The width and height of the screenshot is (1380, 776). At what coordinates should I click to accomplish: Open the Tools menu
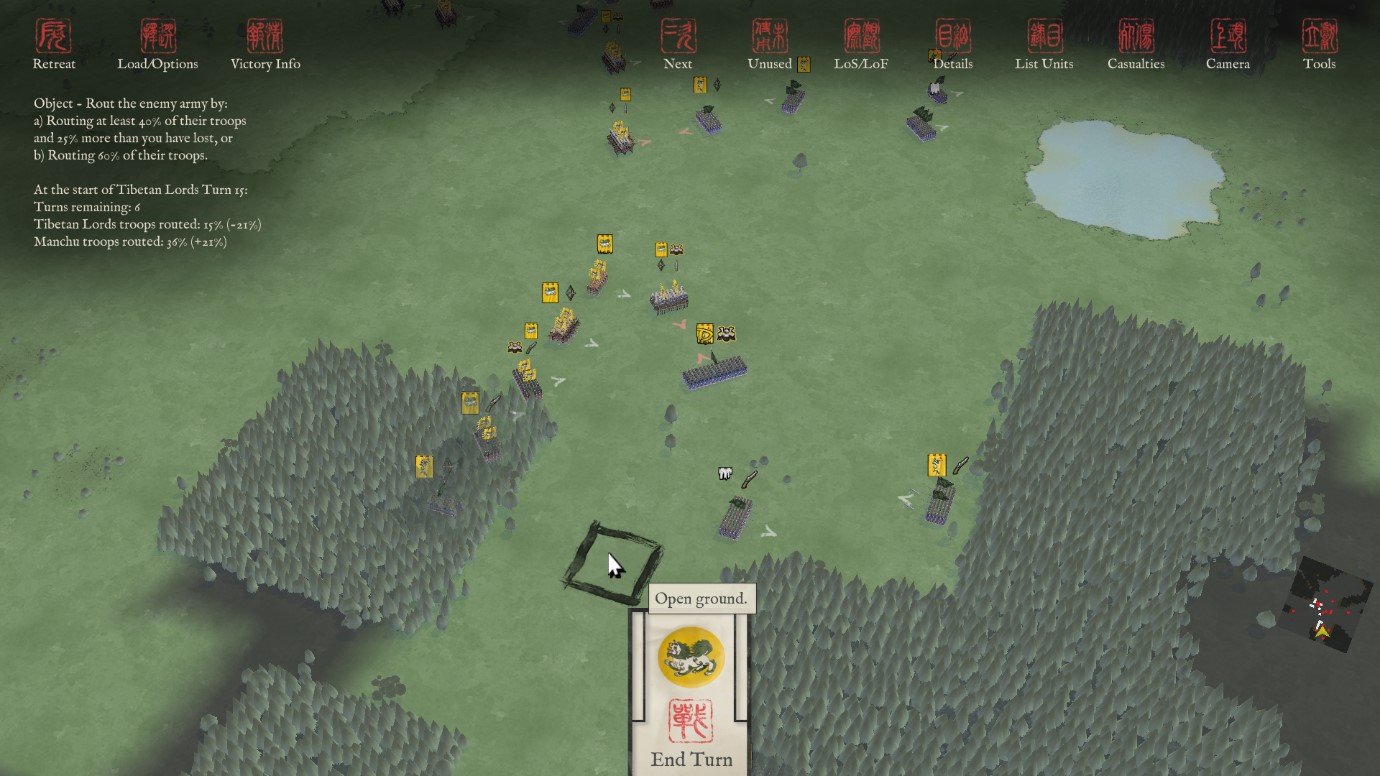pos(1319,45)
